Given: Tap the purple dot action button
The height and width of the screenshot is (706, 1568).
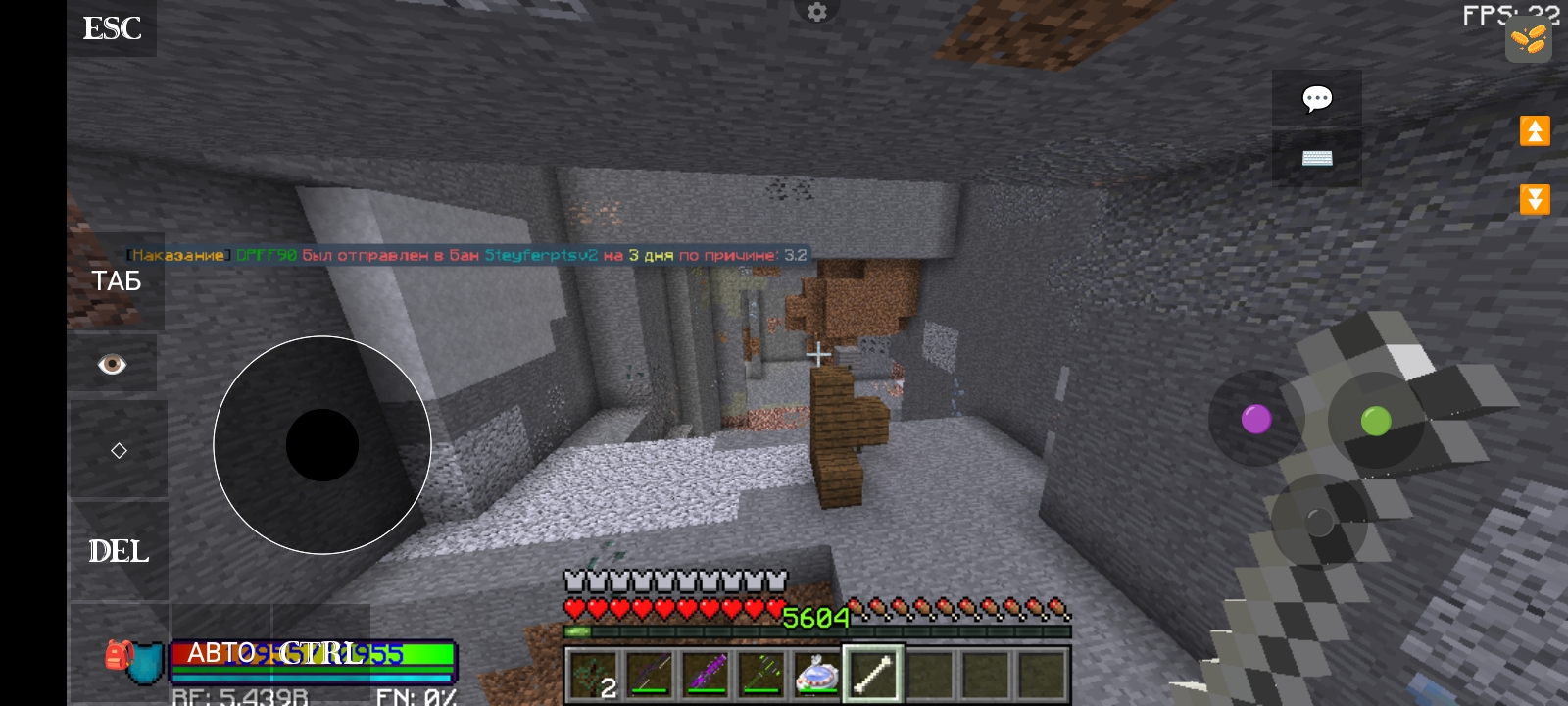Looking at the screenshot, I should click(x=1255, y=419).
